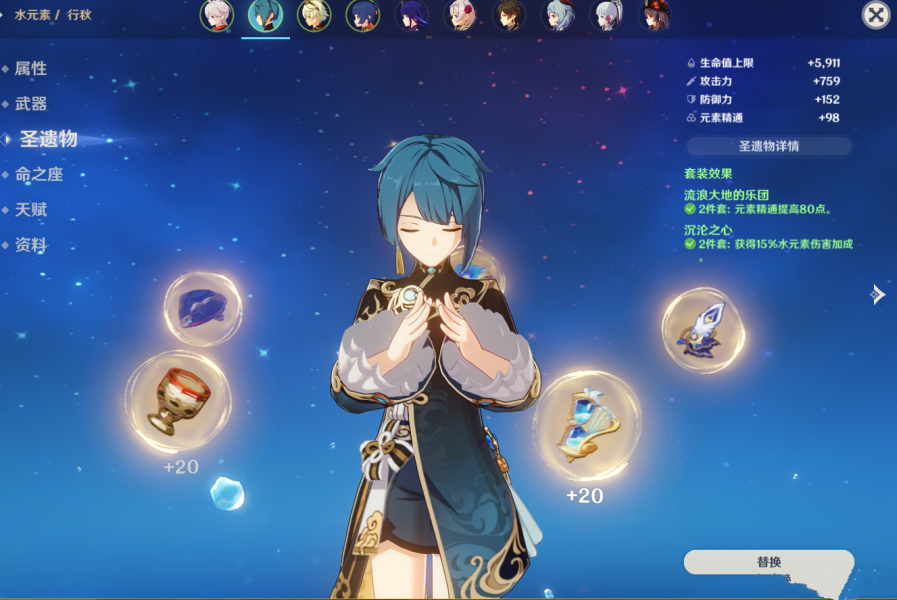Image resolution: width=897 pixels, height=600 pixels.
Task: Click the 替换 replace button
Action: [768, 562]
